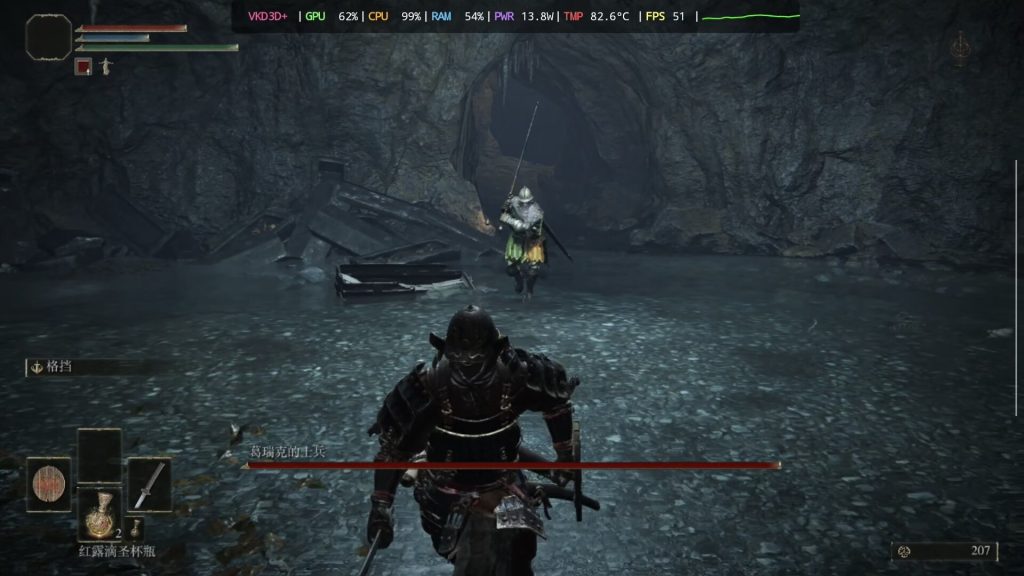Screen dimensions: 1024x576
Task: Use the Flask of Crimson Tears slot
Action: point(99,514)
